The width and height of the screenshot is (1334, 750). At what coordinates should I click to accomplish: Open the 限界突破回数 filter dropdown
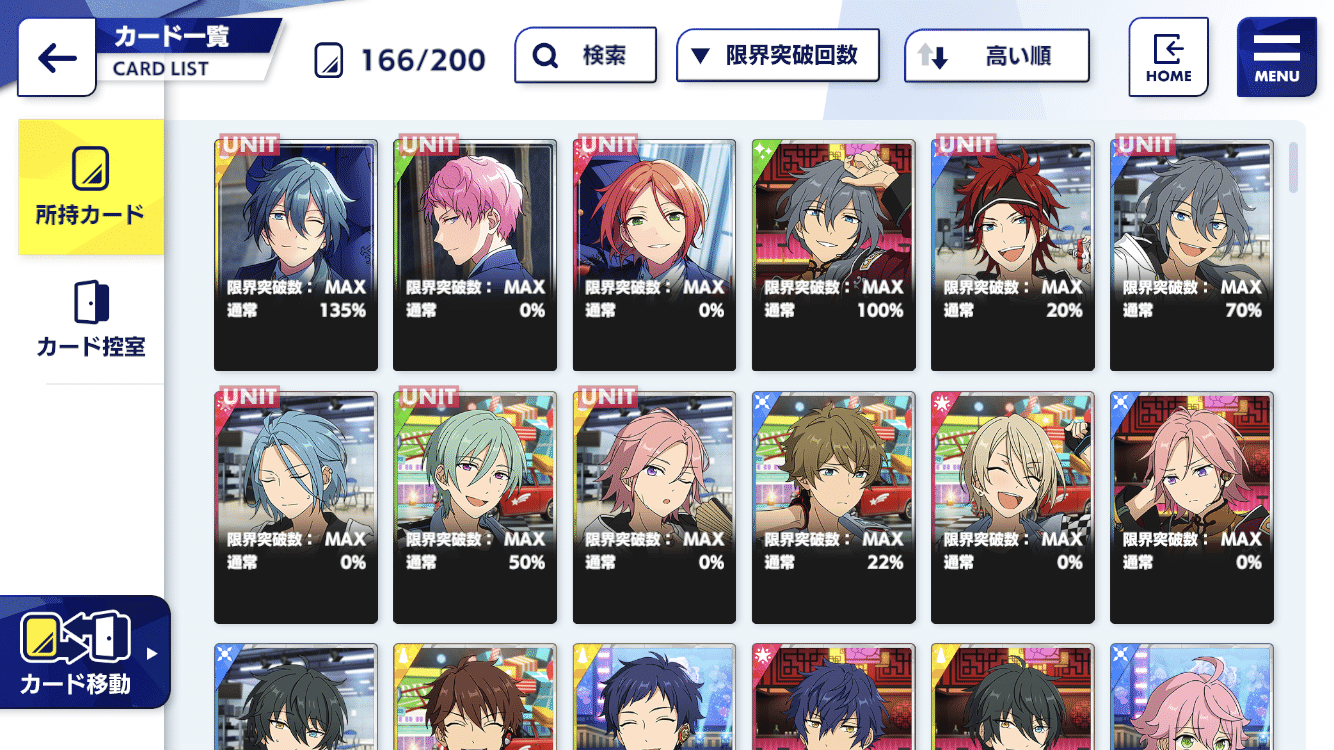[x=777, y=55]
